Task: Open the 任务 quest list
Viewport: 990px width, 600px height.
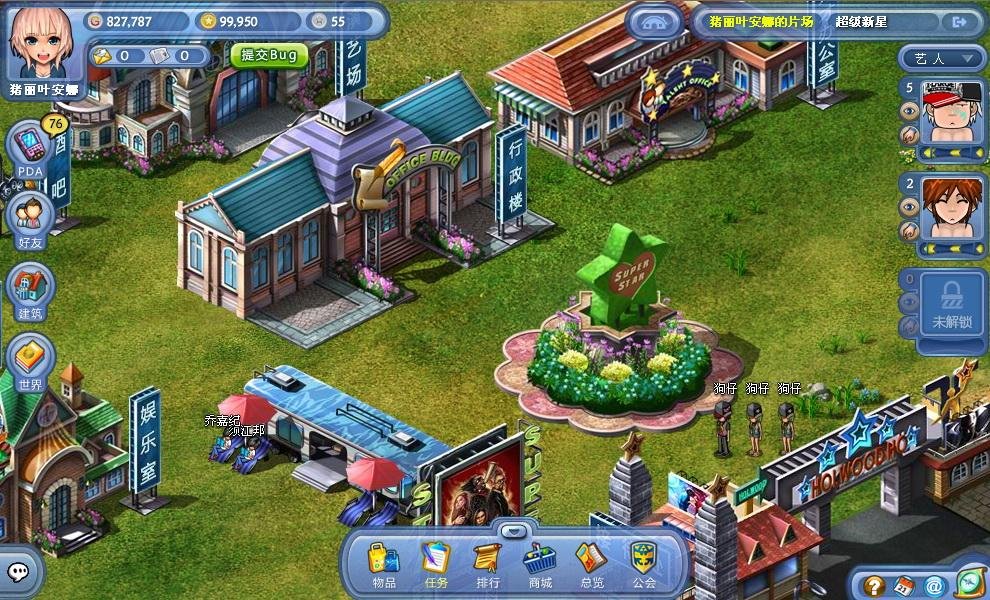Action: (436, 561)
